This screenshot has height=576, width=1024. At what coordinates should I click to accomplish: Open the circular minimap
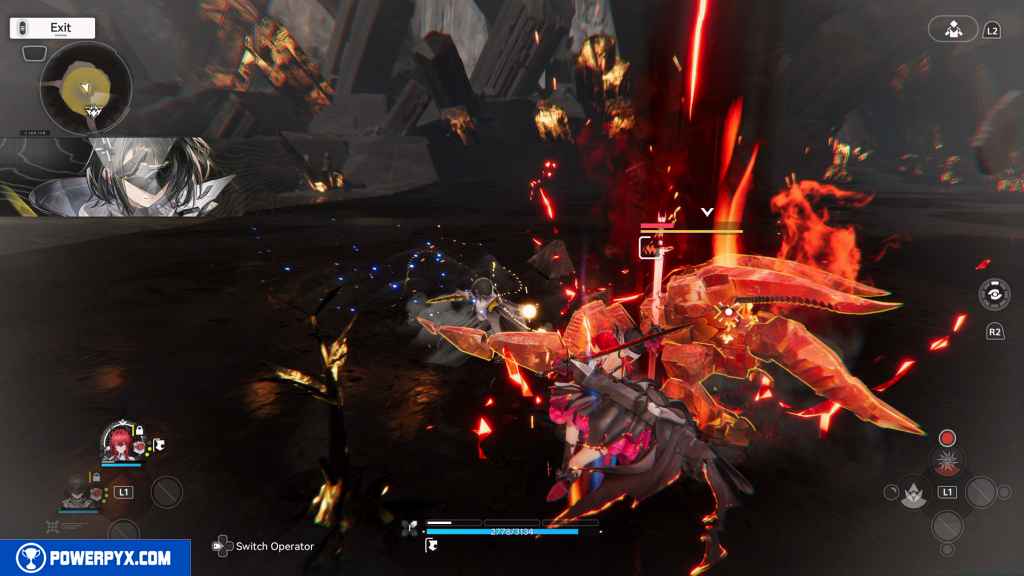(86, 88)
